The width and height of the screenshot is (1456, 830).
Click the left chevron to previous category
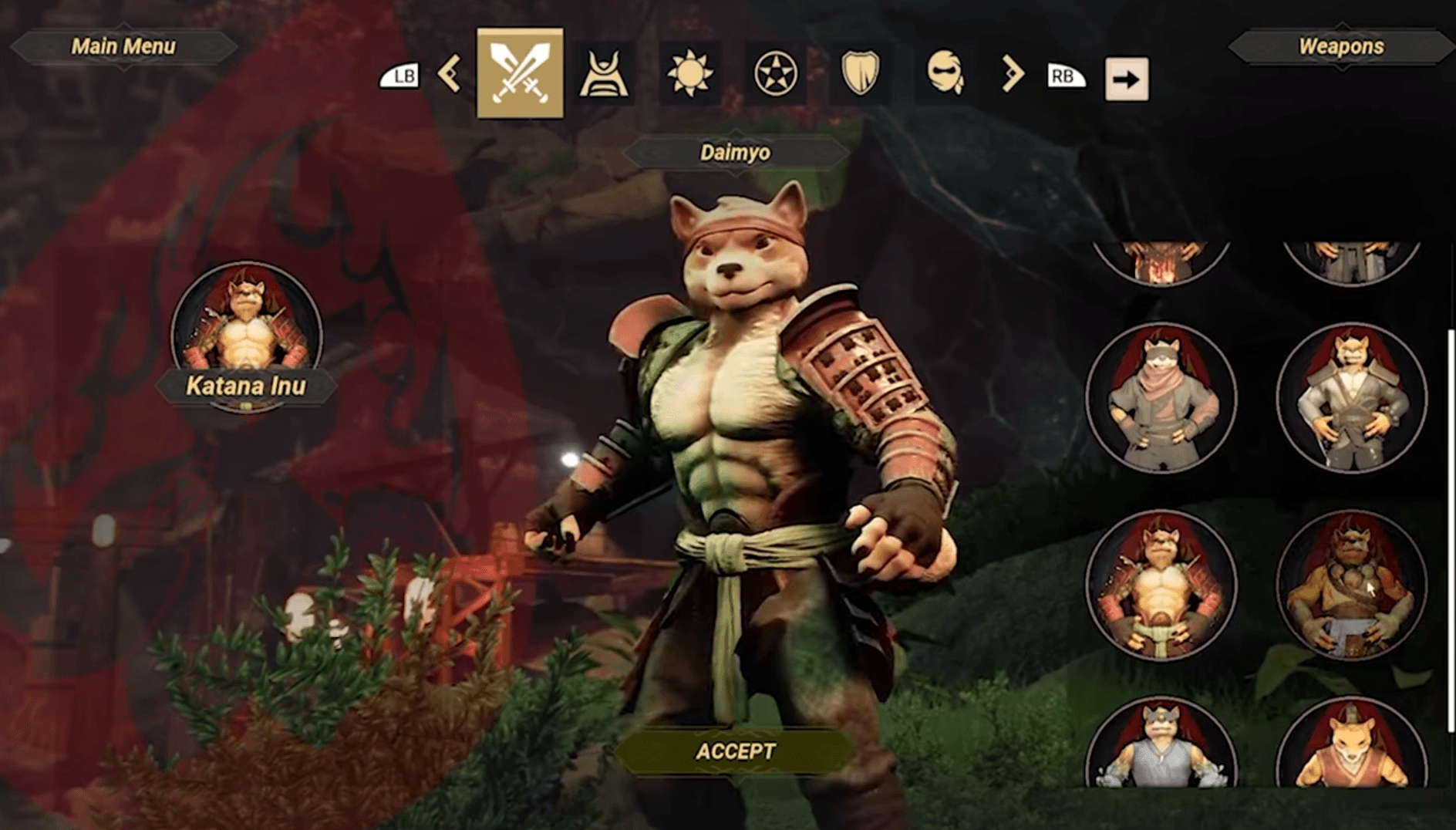coord(450,76)
